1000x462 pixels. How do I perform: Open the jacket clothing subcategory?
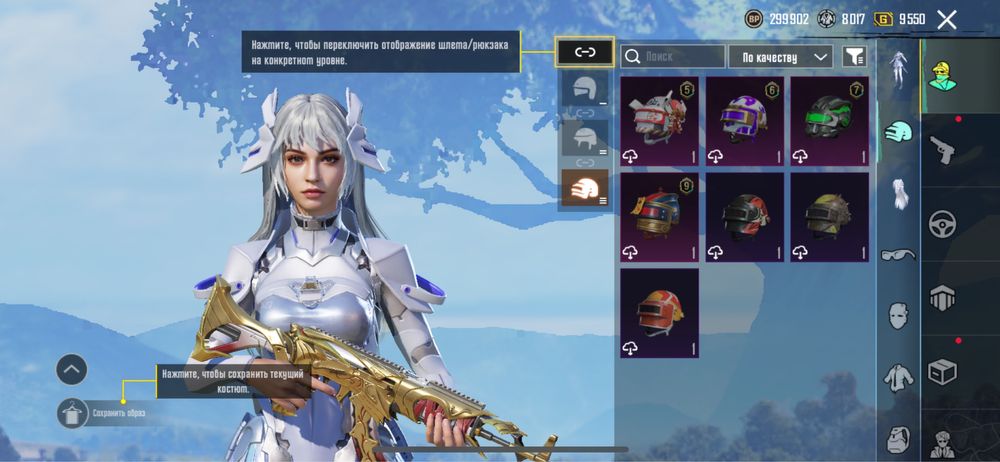[898, 377]
